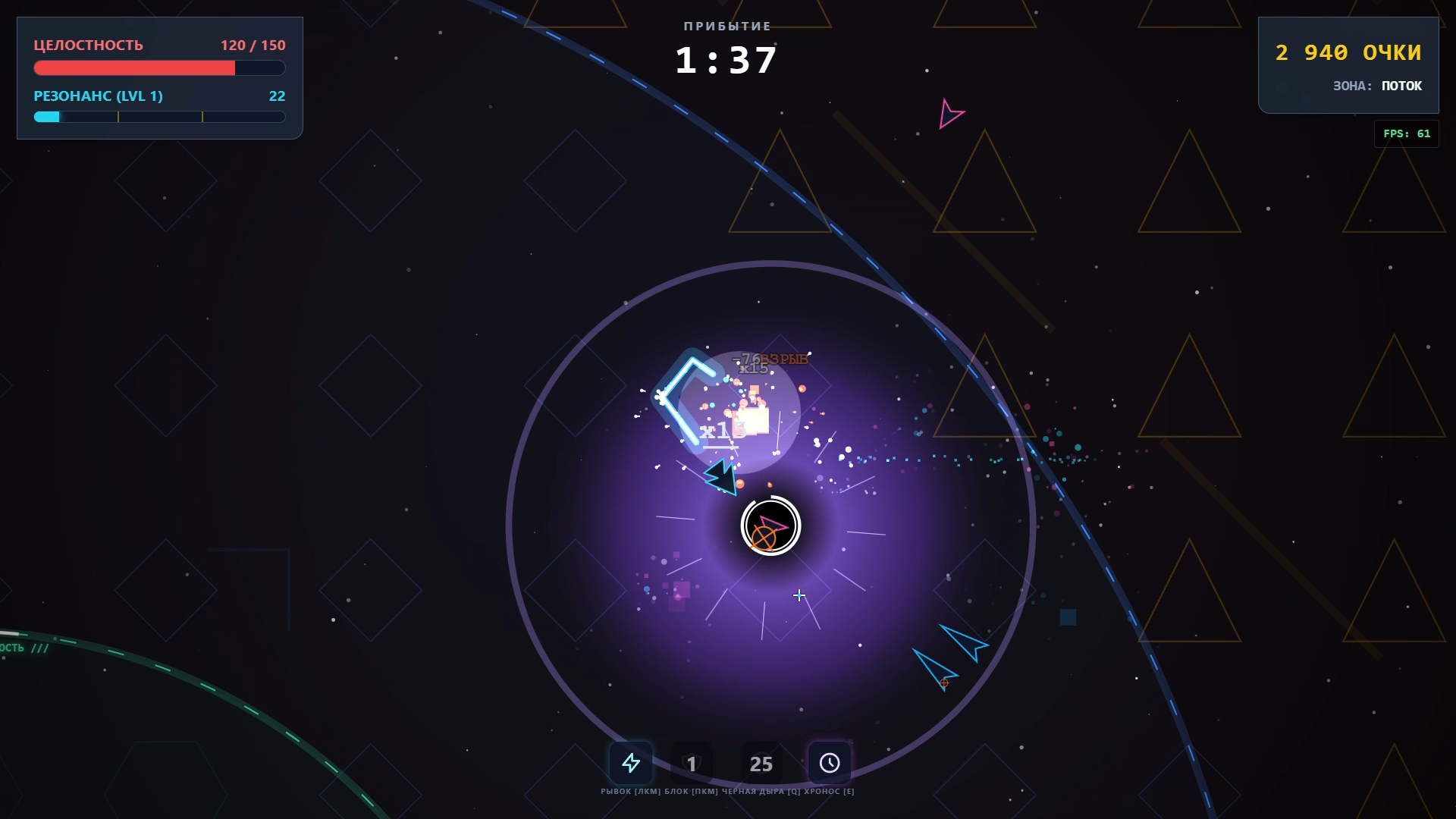Activate the Блок shield ability icon showing 1
The height and width of the screenshot is (819, 1456).
[x=692, y=763]
